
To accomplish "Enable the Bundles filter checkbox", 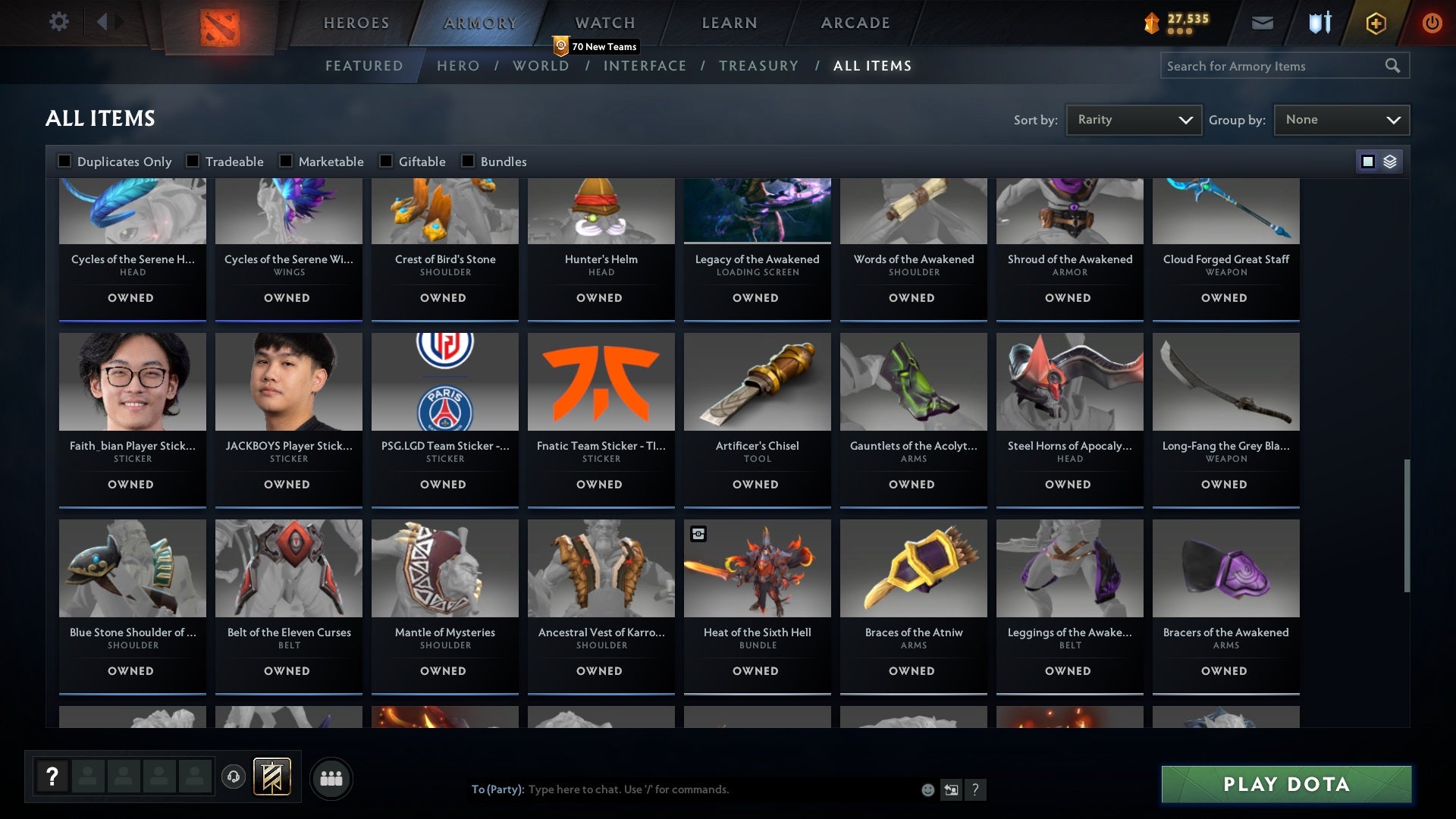I will coord(467,161).
